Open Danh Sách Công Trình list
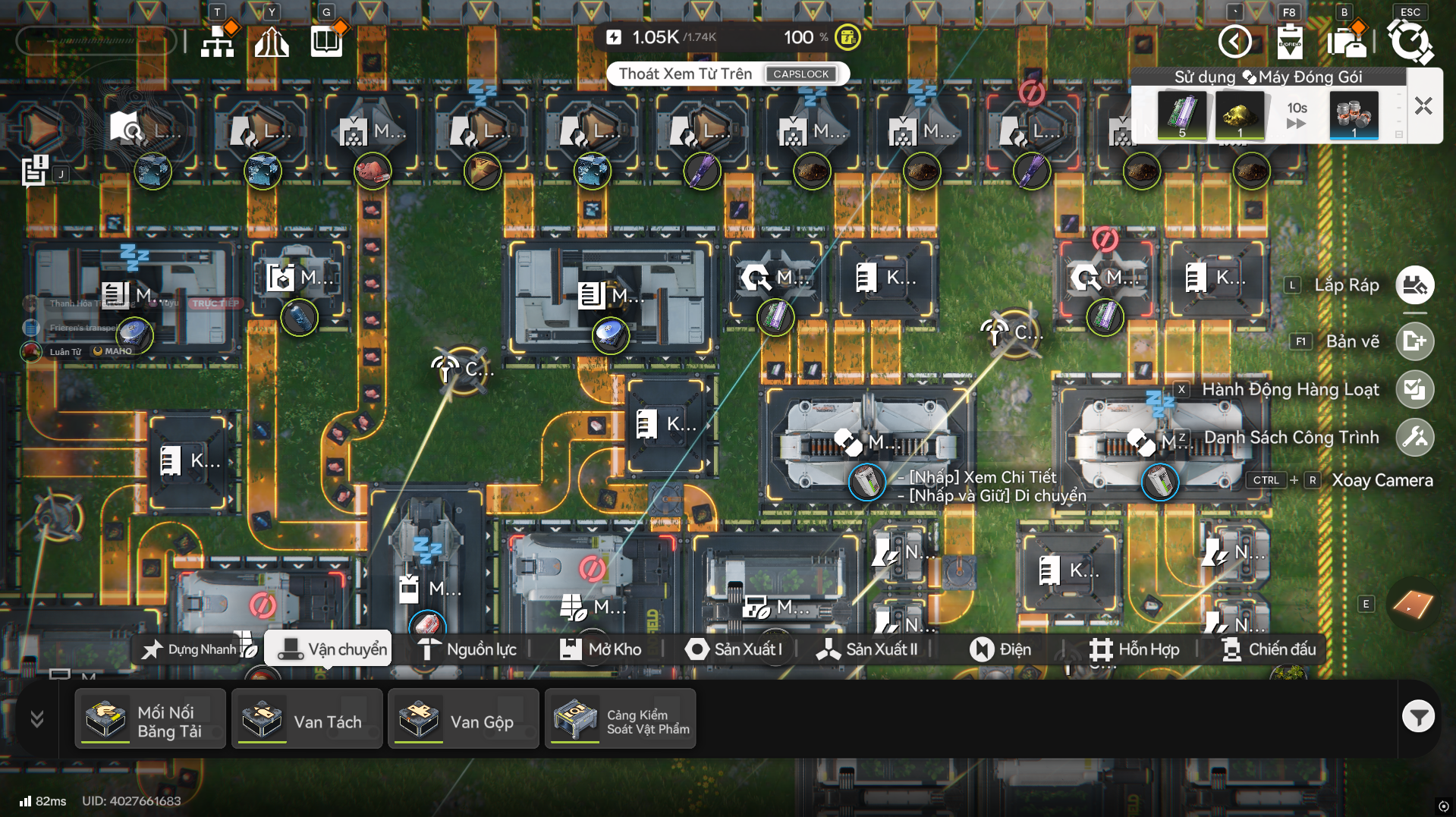This screenshot has width=1456, height=817. (x=1415, y=438)
